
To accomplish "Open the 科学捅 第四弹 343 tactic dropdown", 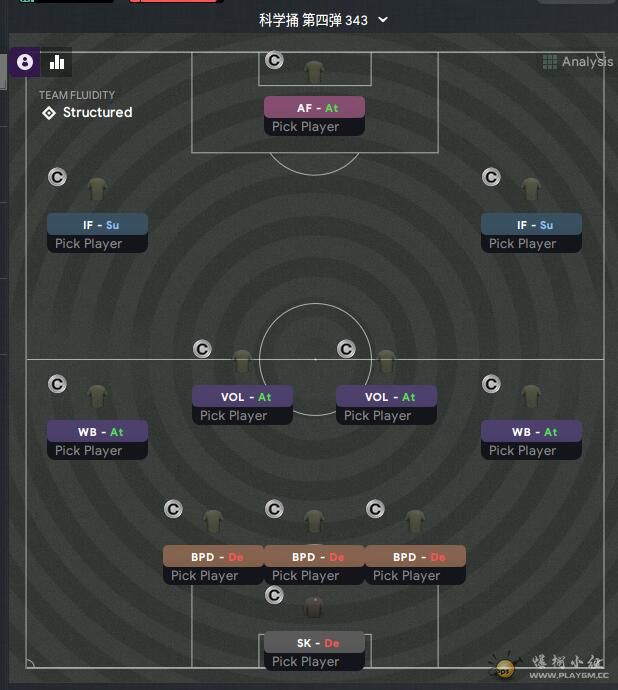I will point(323,20).
